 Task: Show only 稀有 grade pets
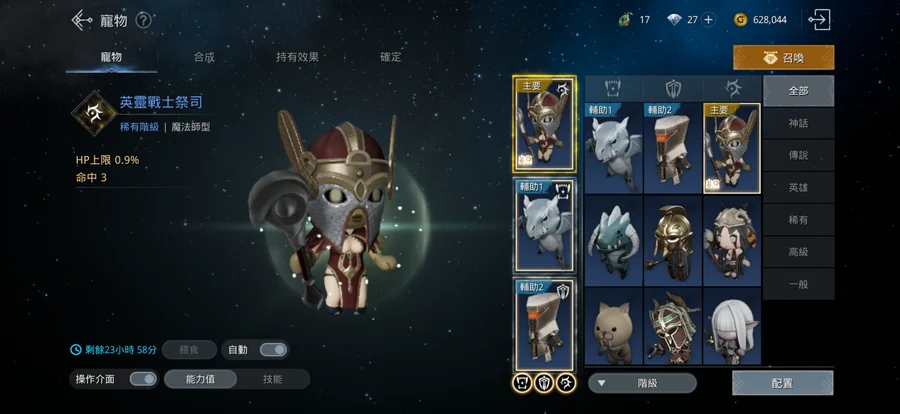click(x=797, y=220)
